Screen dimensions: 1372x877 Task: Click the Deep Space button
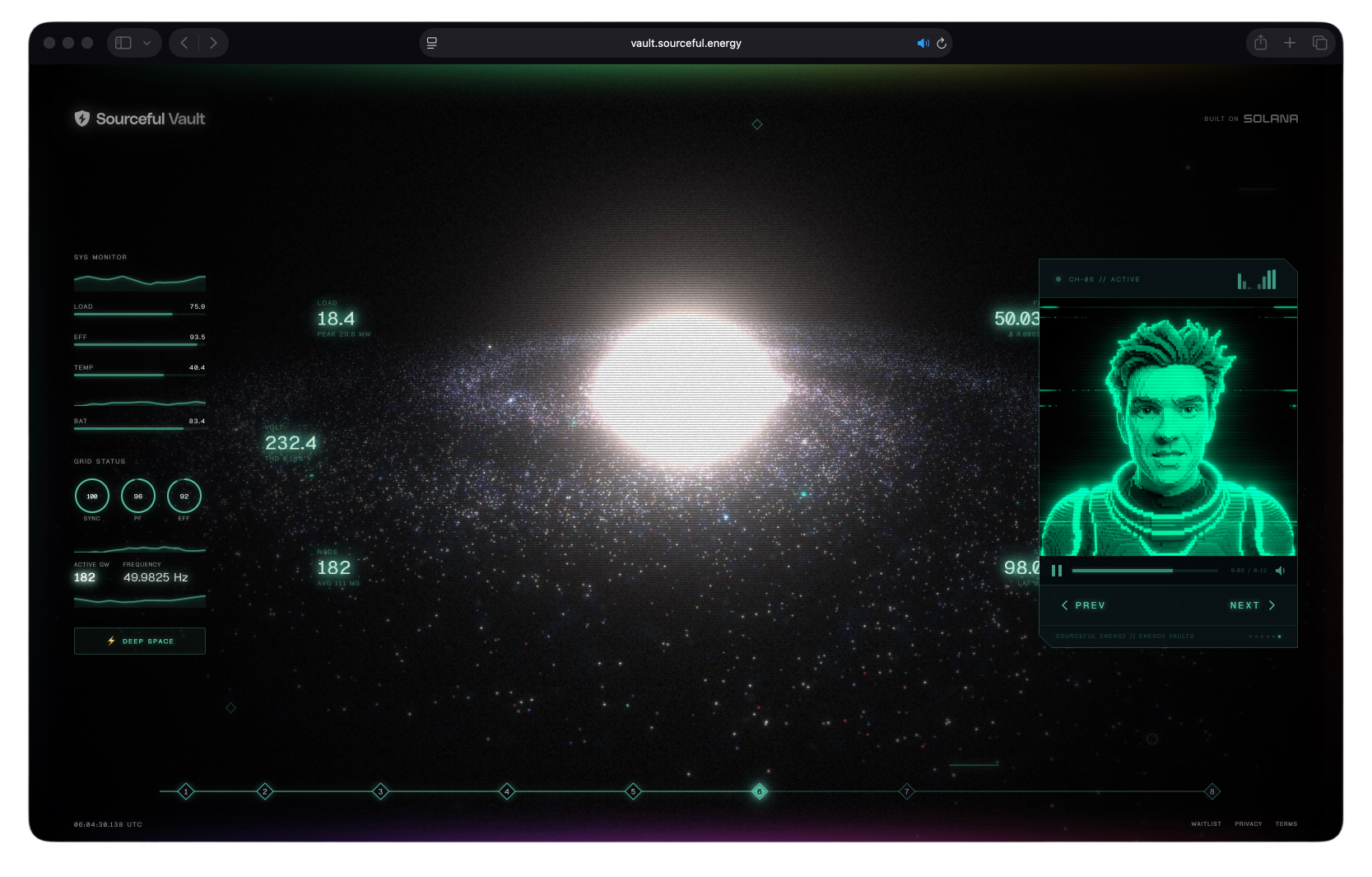140,641
